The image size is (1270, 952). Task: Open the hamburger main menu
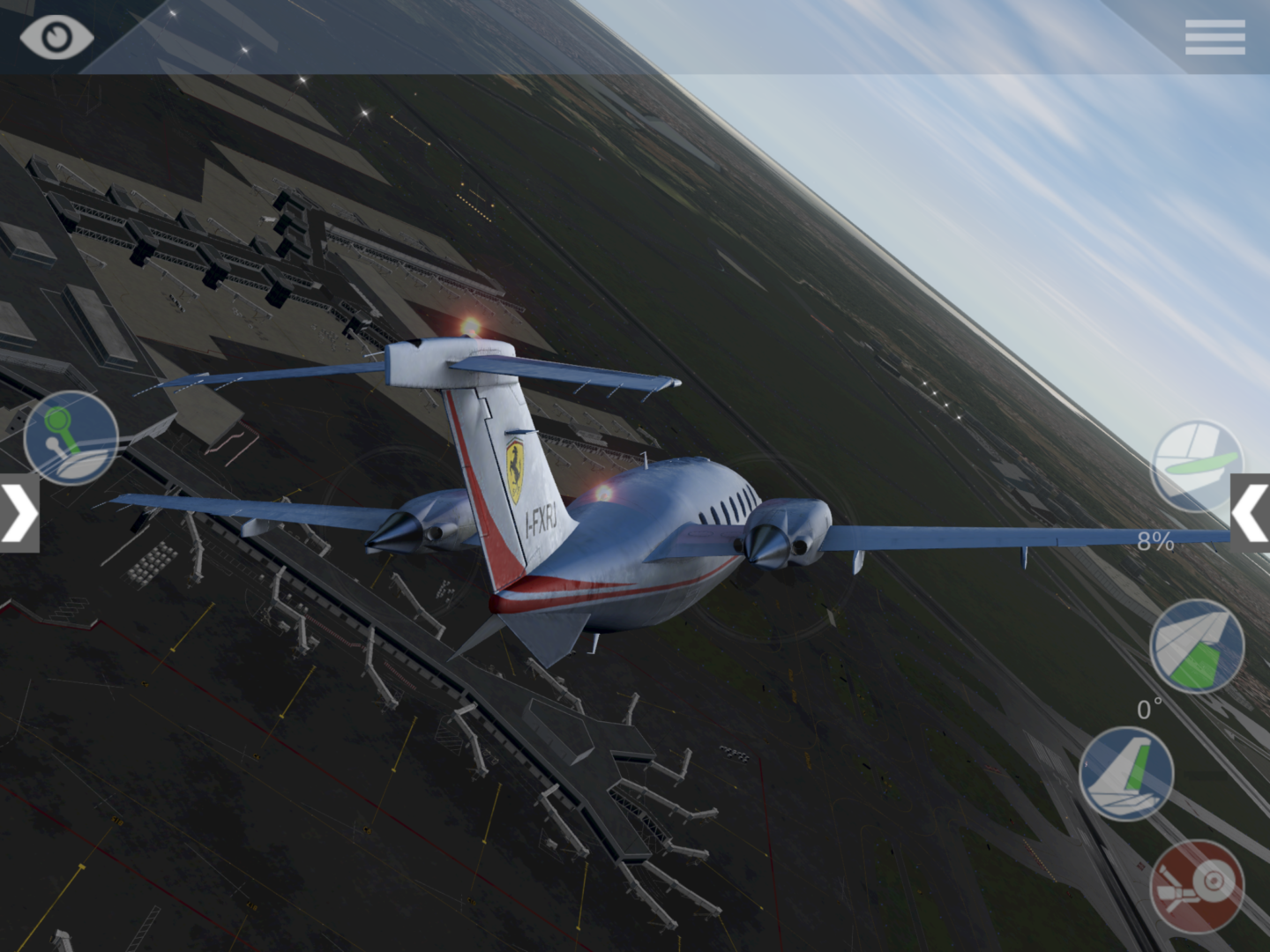(1214, 37)
